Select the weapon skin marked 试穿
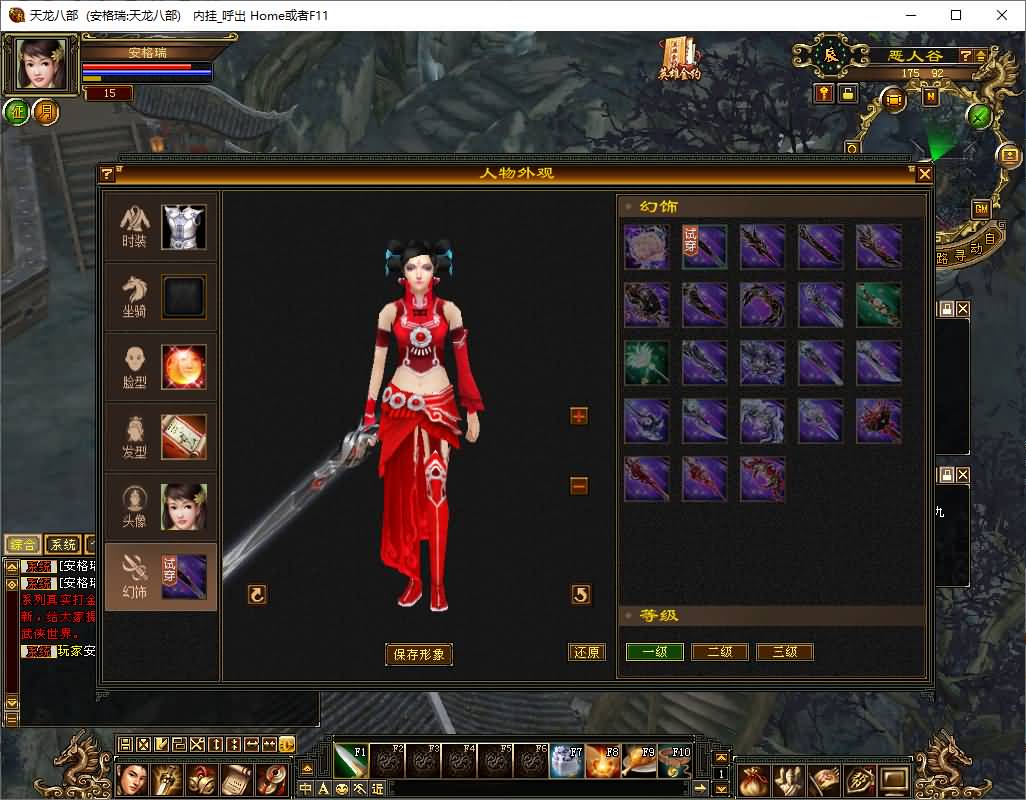Image resolution: width=1026 pixels, height=800 pixels. click(x=704, y=247)
